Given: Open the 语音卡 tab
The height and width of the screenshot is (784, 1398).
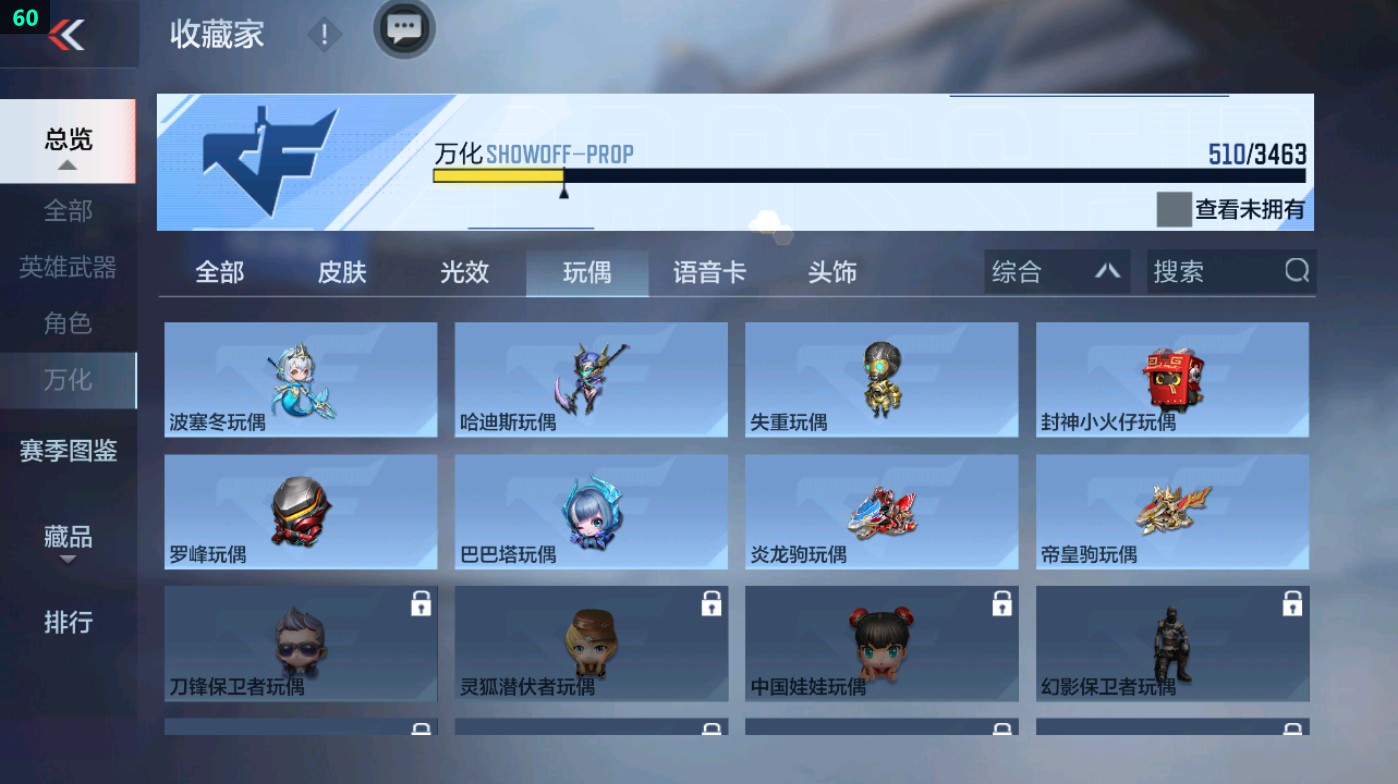Looking at the screenshot, I should click(x=709, y=271).
